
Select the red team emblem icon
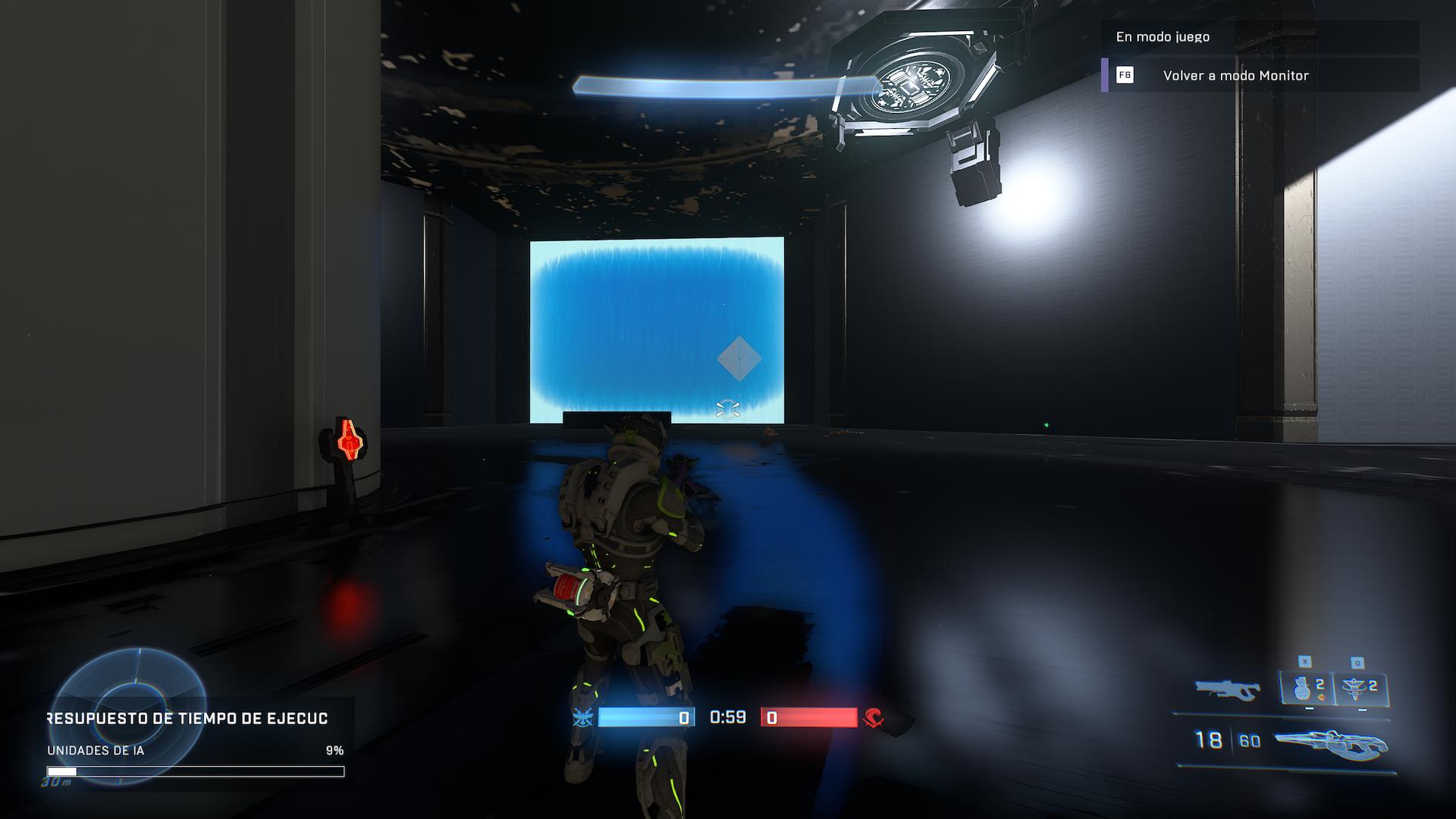[874, 717]
